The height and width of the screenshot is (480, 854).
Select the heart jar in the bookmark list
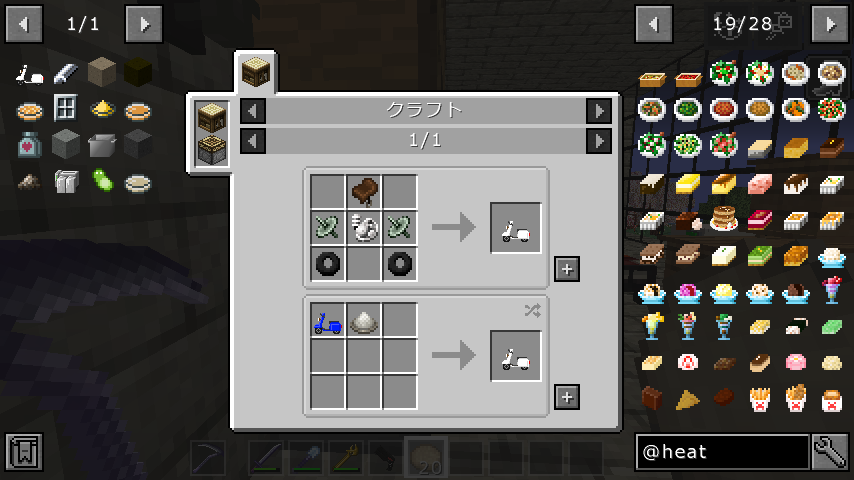[29, 145]
